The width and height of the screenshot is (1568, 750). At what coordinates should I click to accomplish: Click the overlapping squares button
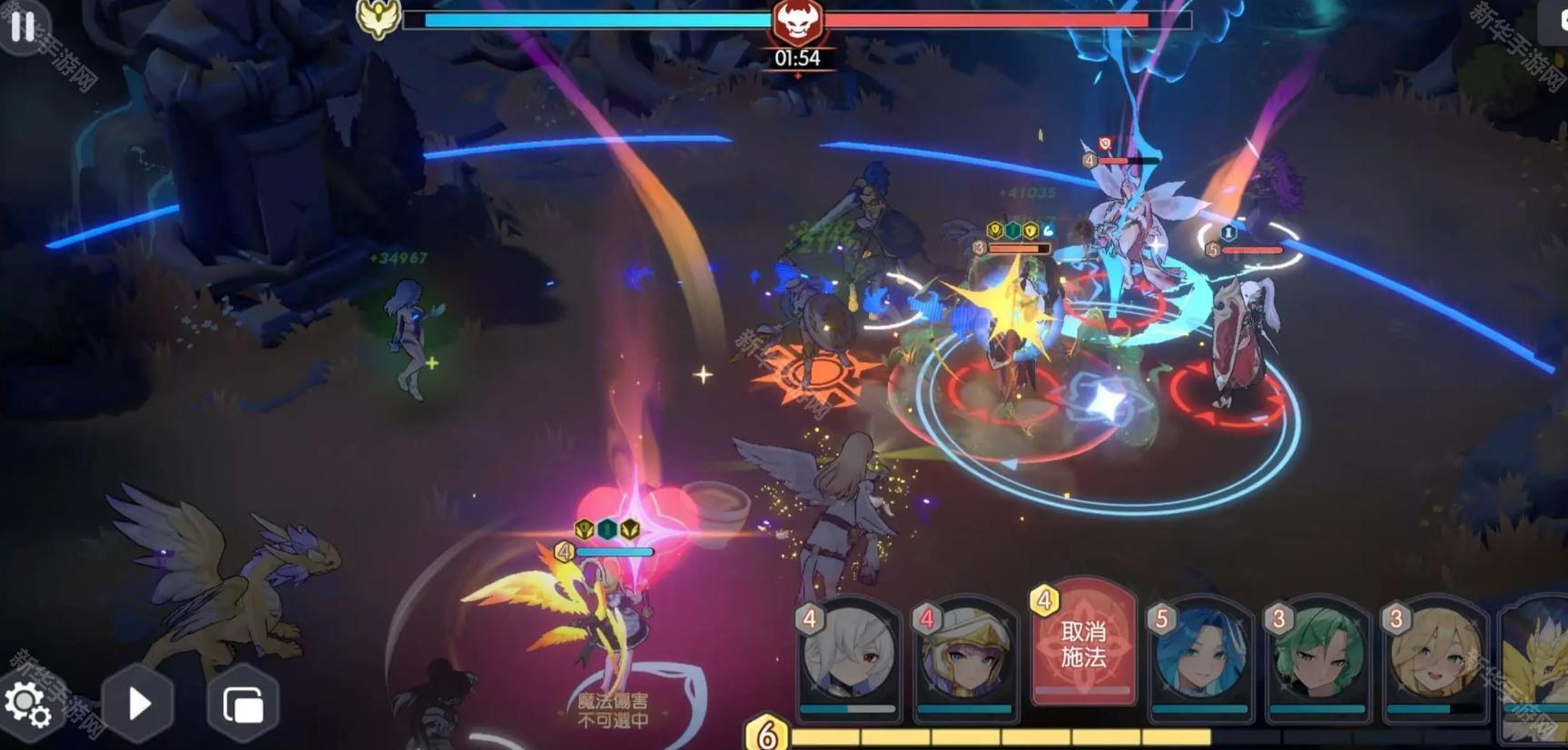[243, 705]
